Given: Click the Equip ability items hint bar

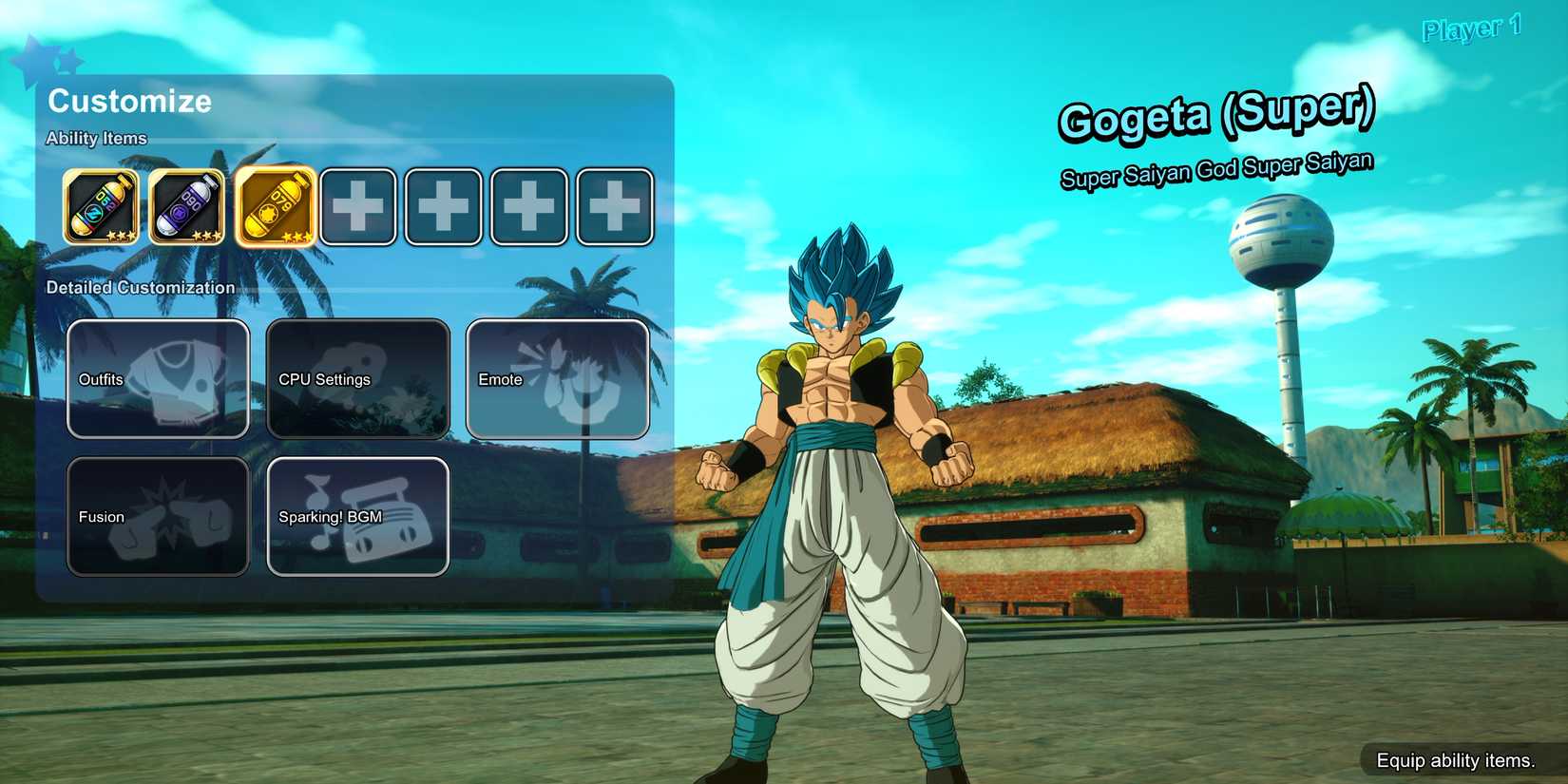Looking at the screenshot, I should (1456, 760).
